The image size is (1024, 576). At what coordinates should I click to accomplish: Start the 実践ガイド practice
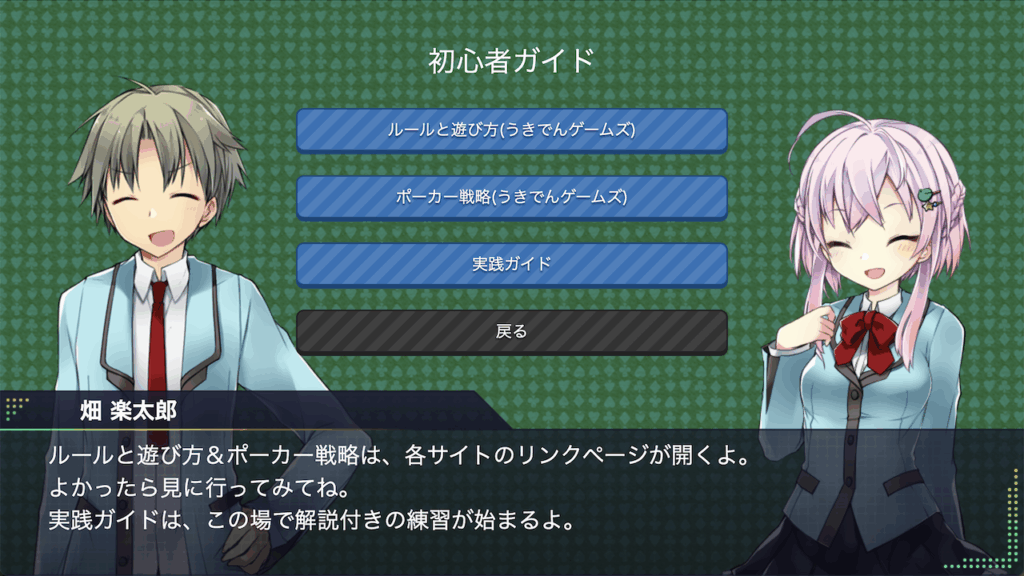(511, 264)
